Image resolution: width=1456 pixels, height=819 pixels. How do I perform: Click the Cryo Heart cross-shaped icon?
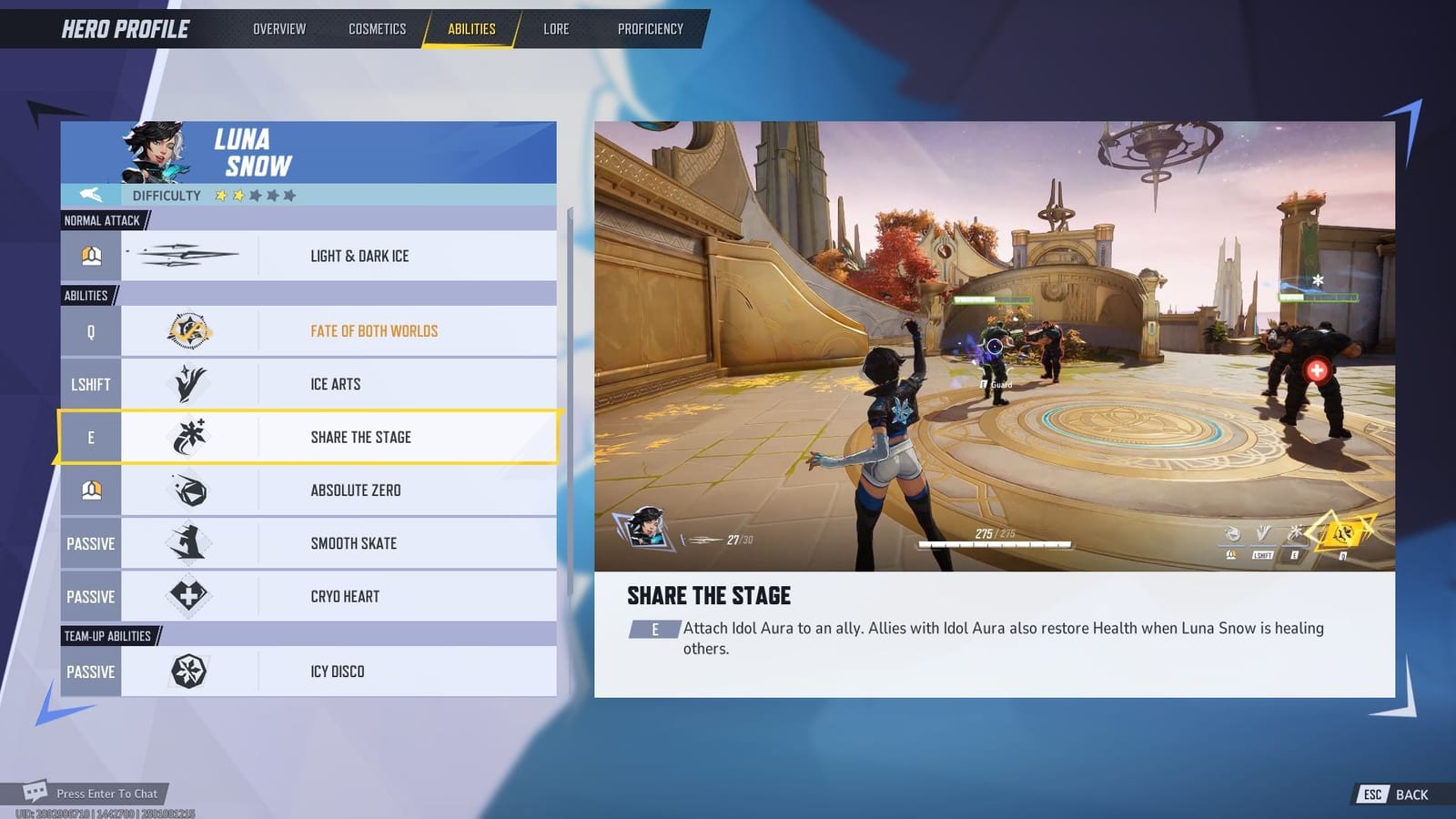pos(187,596)
